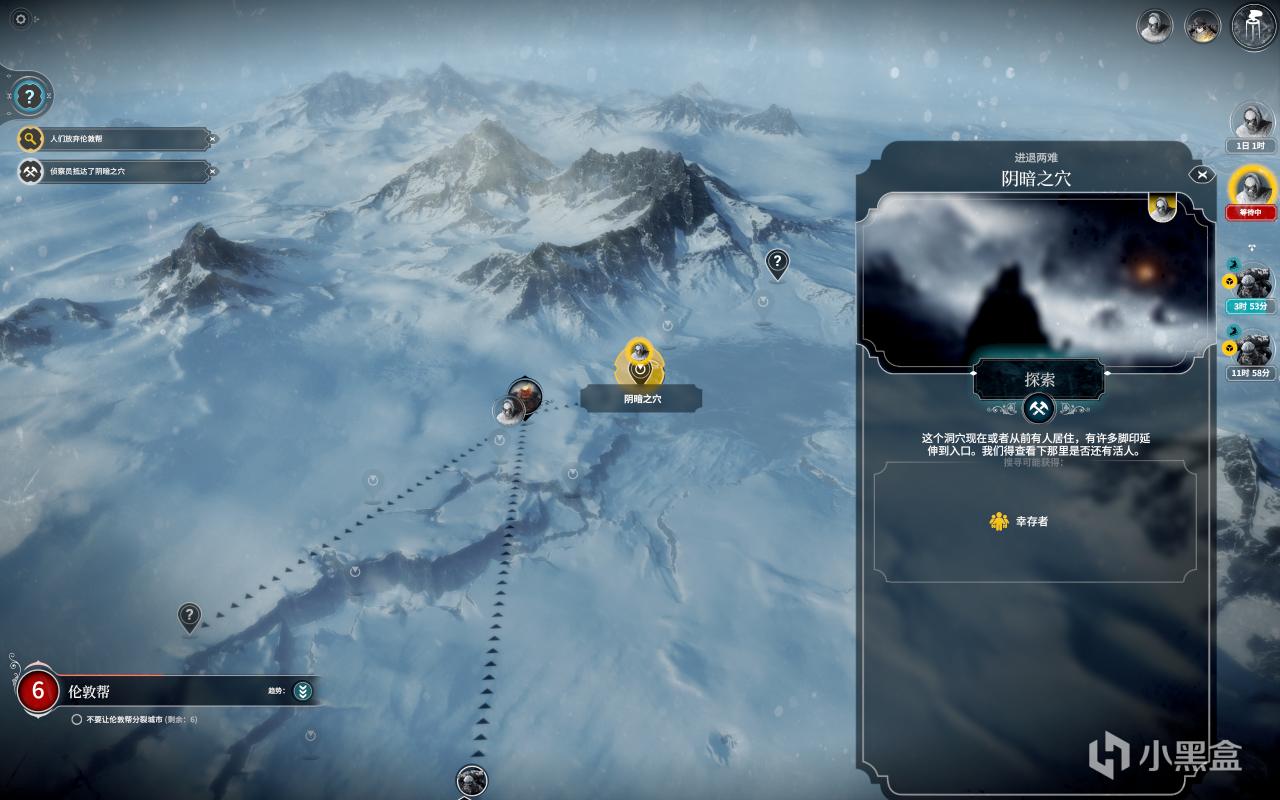Viewport: 1280px width, 800px height.
Task: Click the 探索 explore button
Action: (x=1039, y=380)
